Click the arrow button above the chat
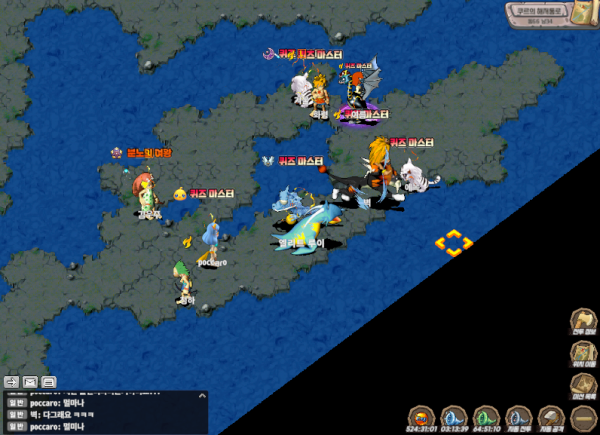 click(x=12, y=382)
